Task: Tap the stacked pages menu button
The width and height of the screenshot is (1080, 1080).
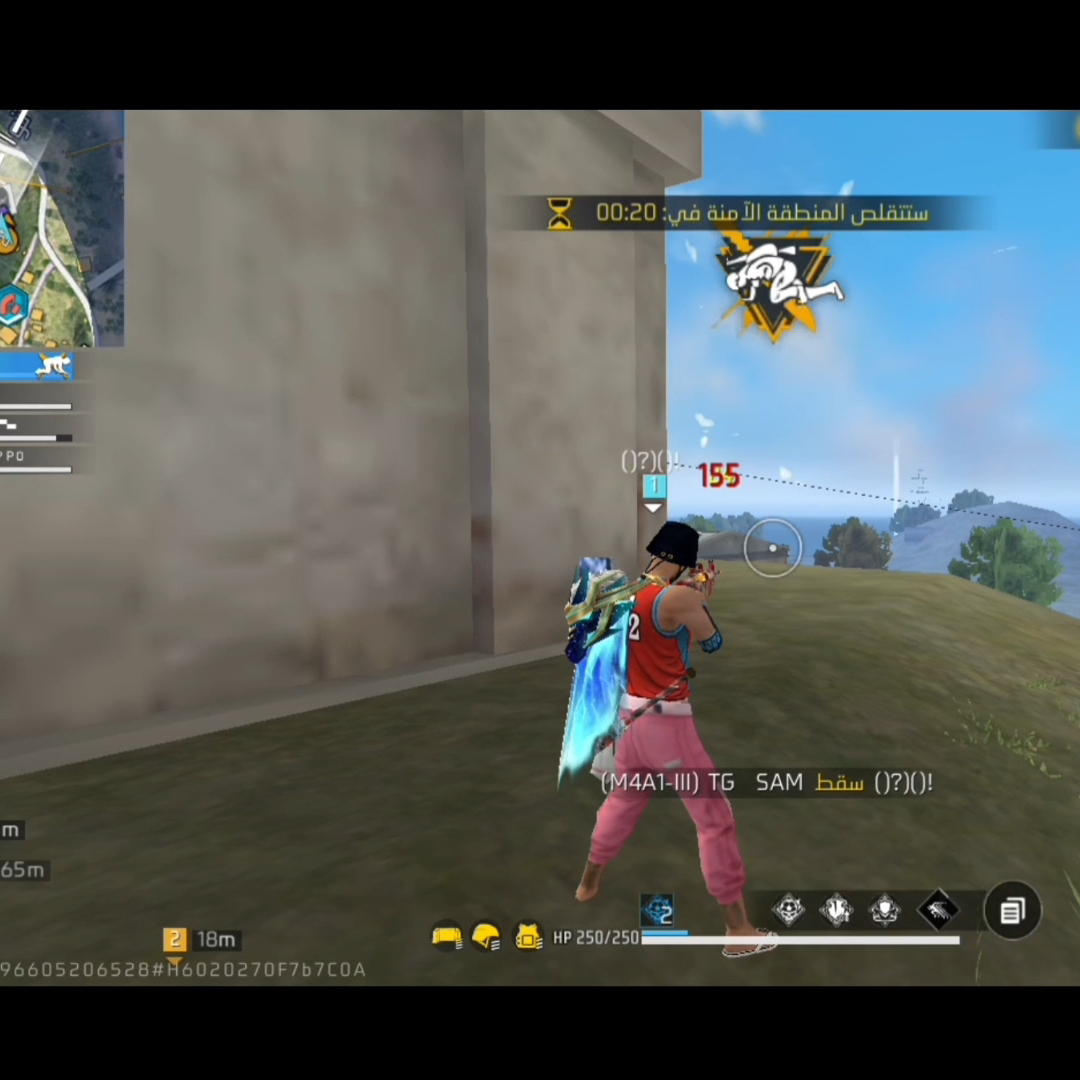Action: [1012, 911]
